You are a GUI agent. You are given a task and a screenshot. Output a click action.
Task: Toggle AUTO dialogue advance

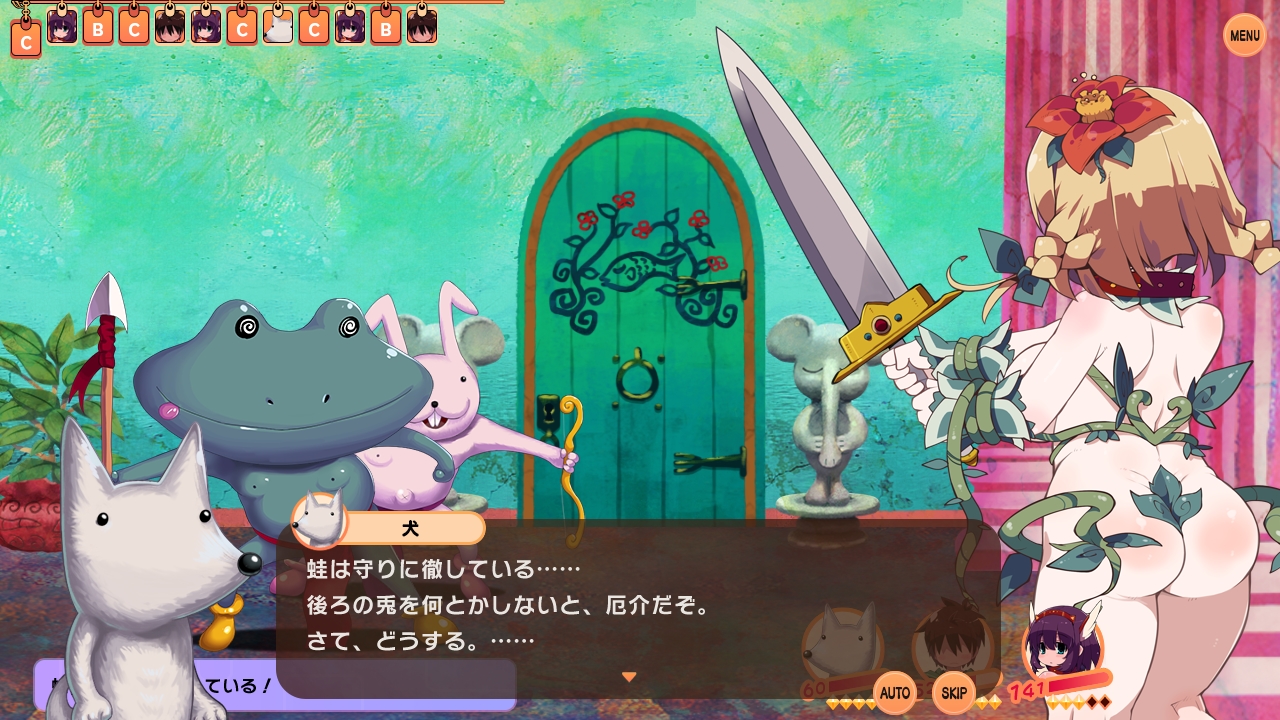(x=895, y=692)
